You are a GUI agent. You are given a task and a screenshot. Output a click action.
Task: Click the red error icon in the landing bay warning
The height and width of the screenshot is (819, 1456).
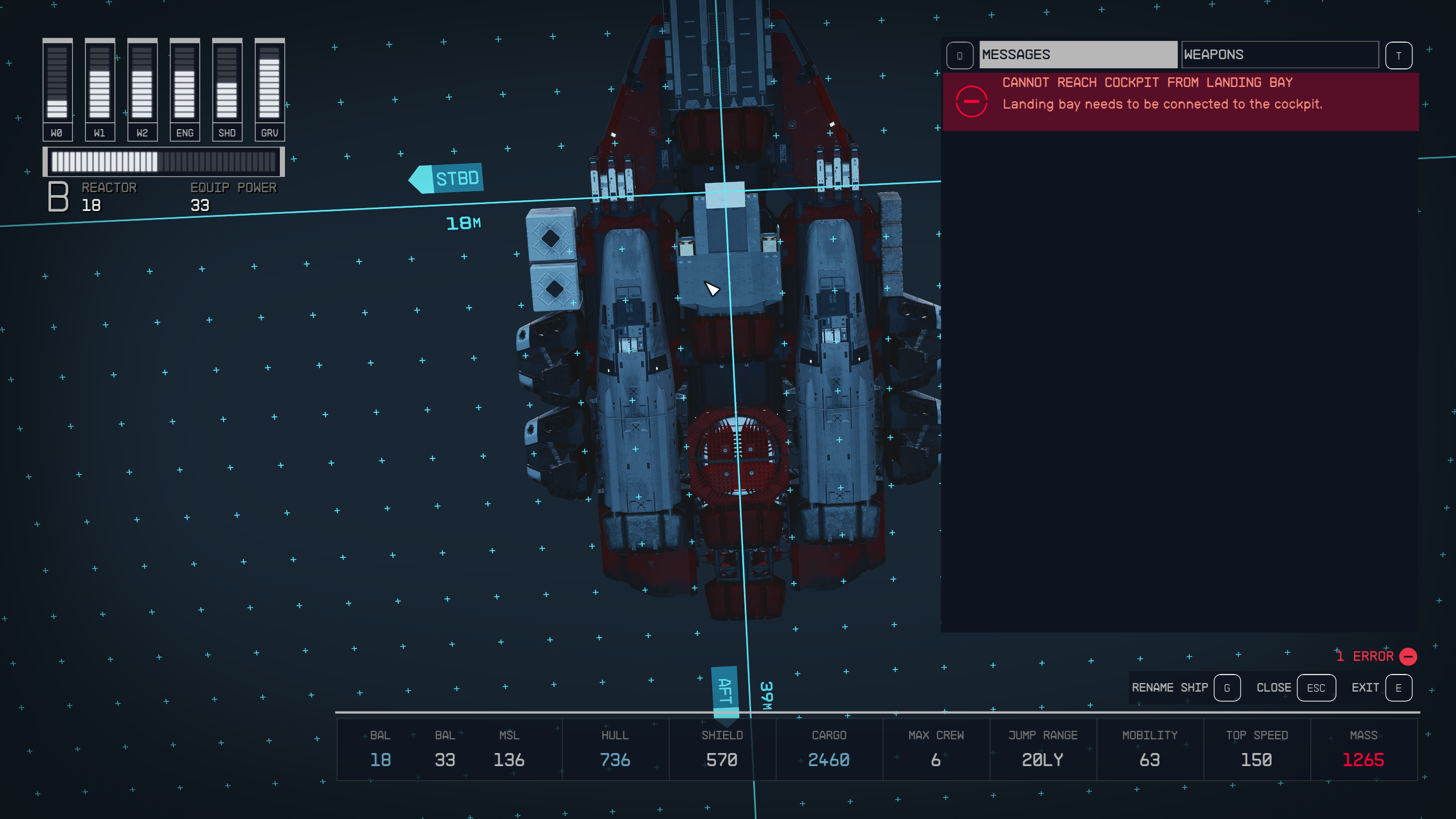pyautogui.click(x=973, y=101)
